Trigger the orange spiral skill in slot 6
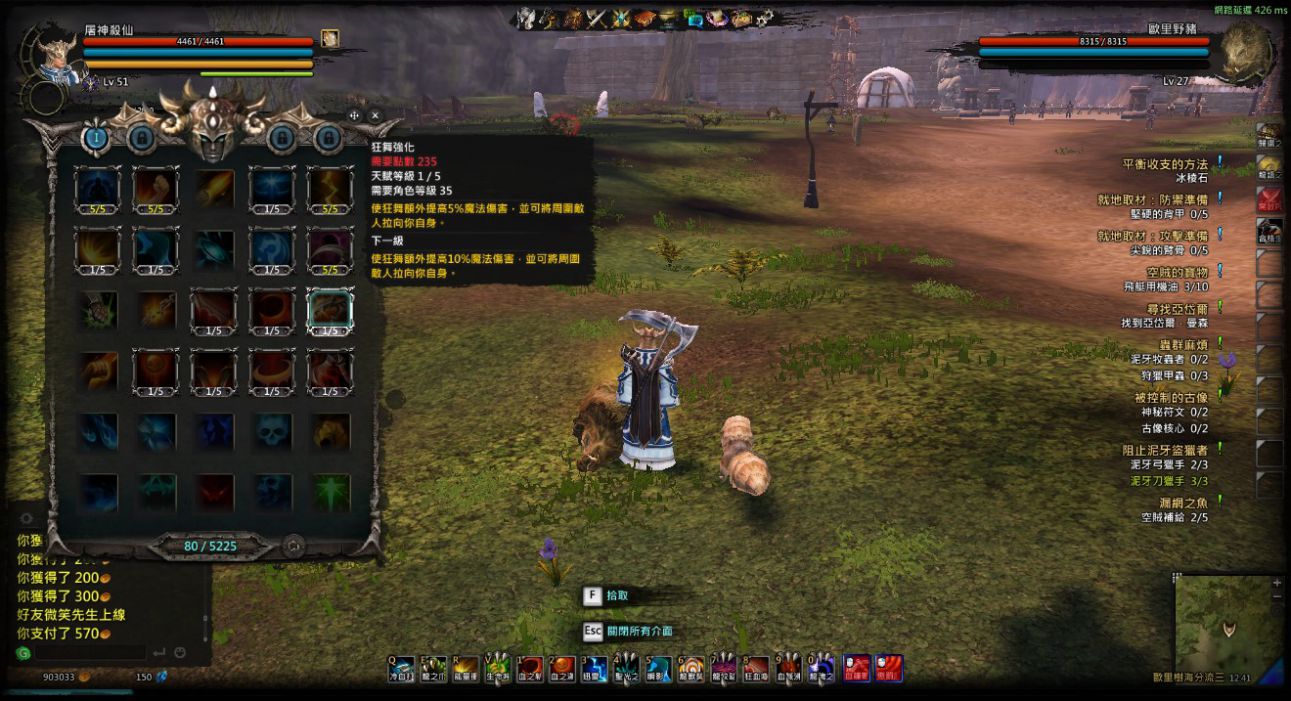The image size is (1291, 701). click(x=691, y=668)
